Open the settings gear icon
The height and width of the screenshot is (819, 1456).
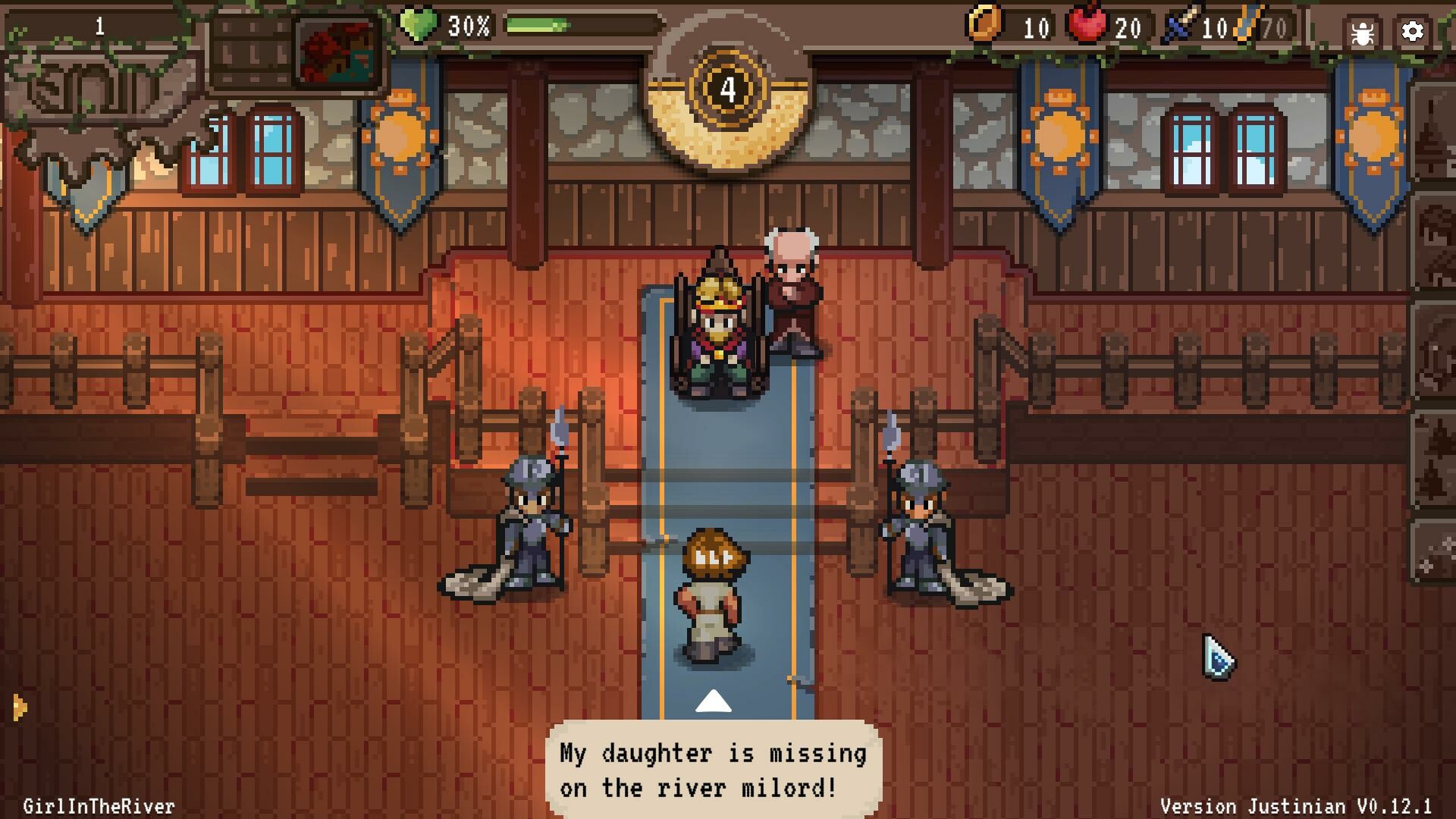(1412, 32)
